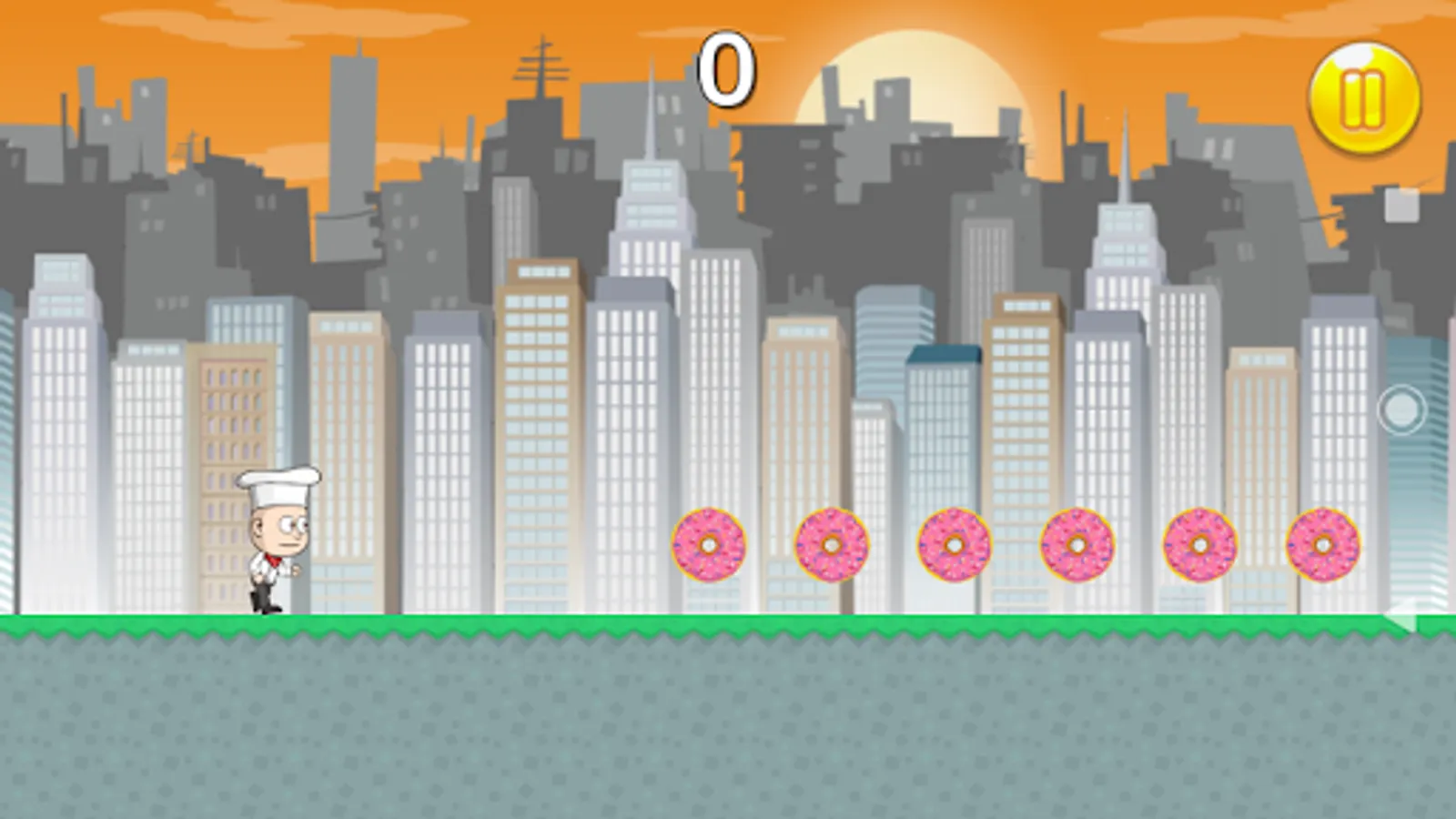Viewport: 1456px width, 819px height.
Task: Click the first donut in the row
Action: click(x=710, y=546)
